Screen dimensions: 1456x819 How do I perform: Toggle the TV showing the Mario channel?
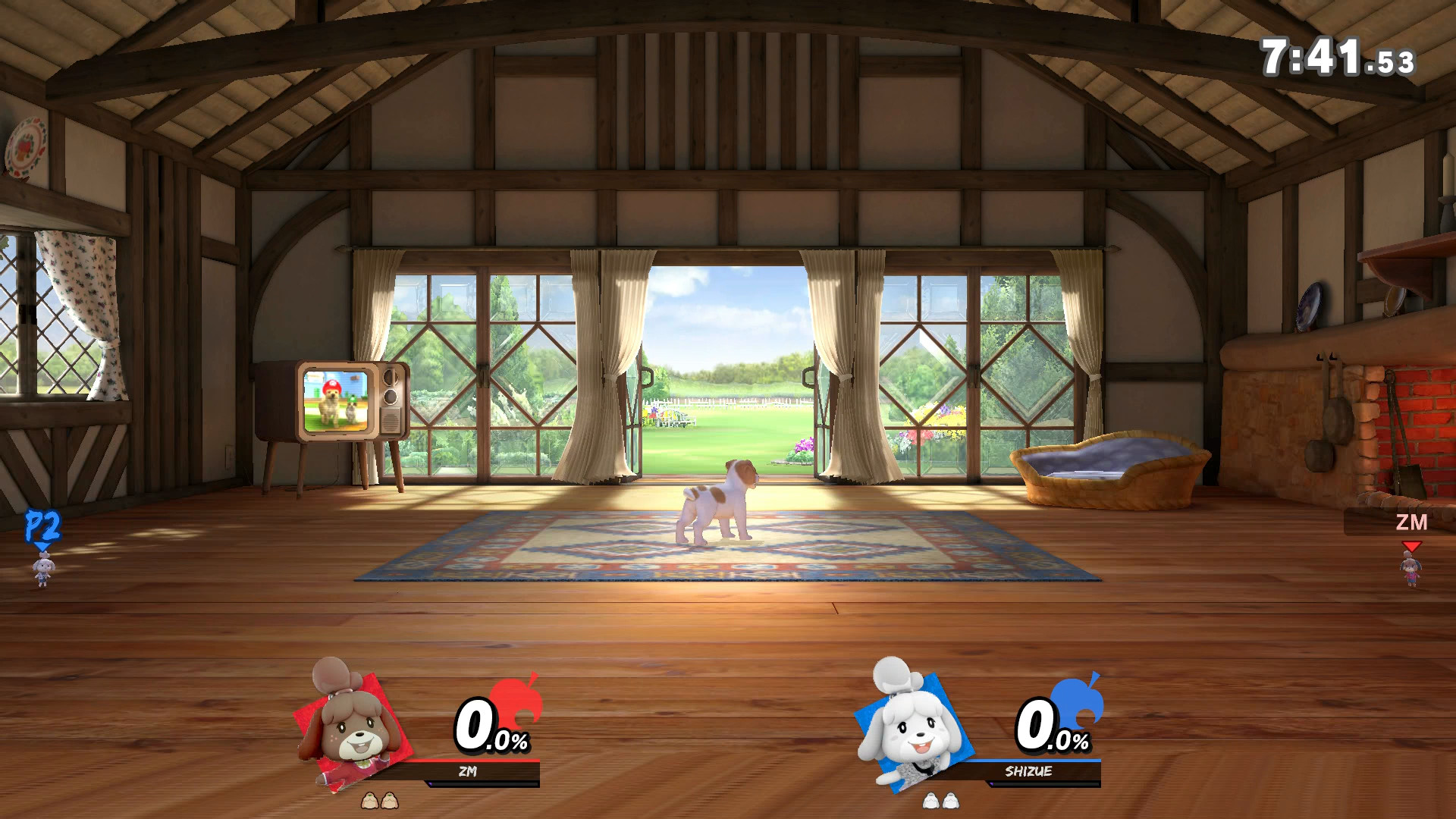pos(334,400)
